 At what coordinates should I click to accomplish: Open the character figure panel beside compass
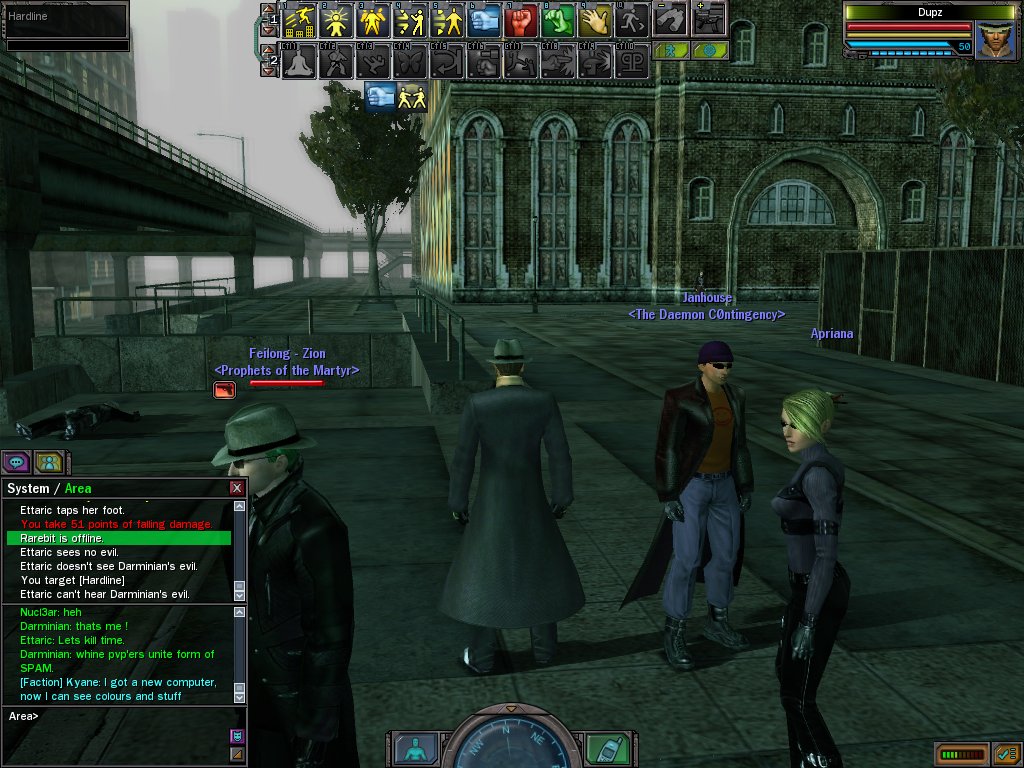point(413,748)
